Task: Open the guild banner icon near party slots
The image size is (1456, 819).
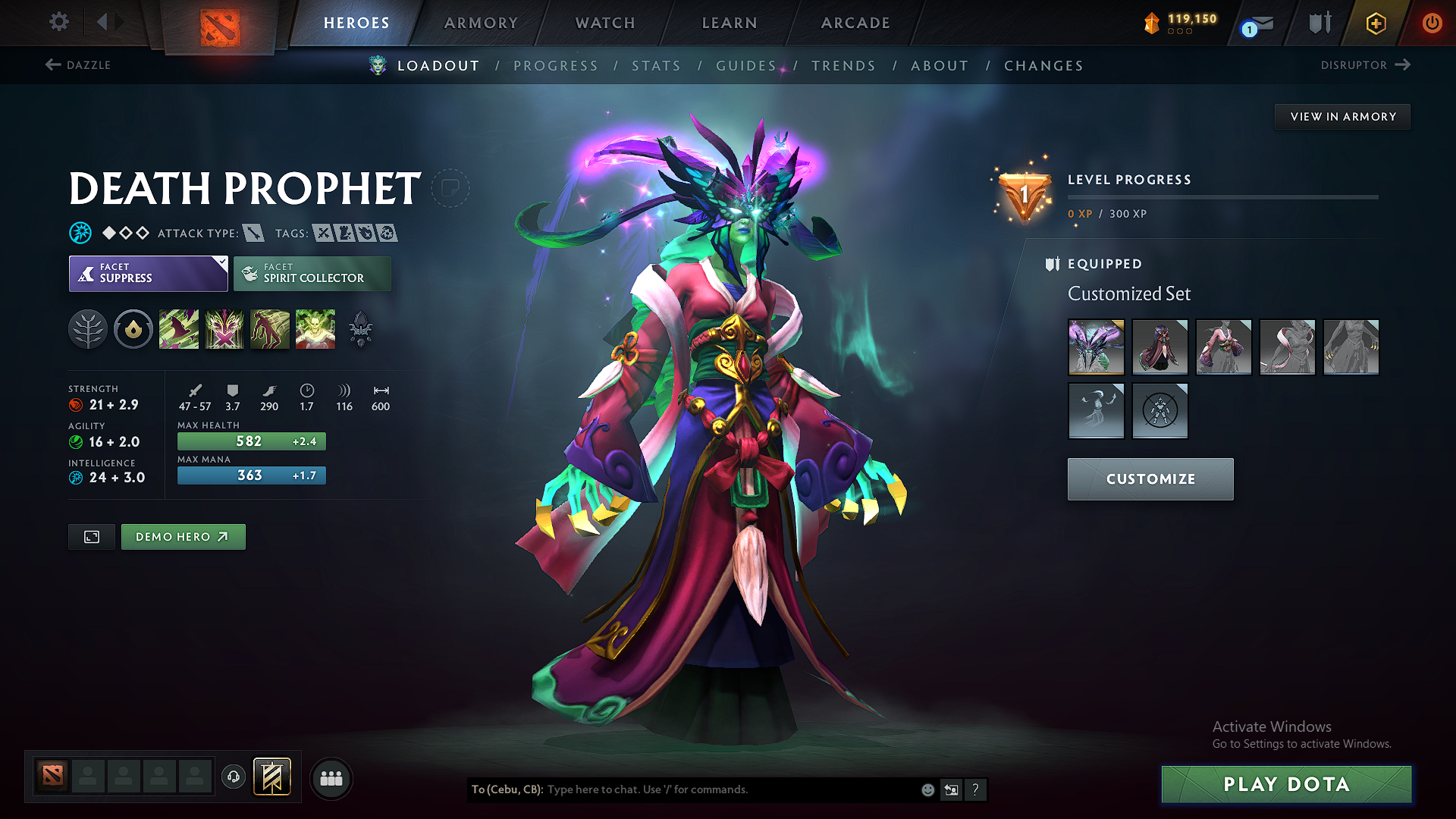Action: pos(271,777)
